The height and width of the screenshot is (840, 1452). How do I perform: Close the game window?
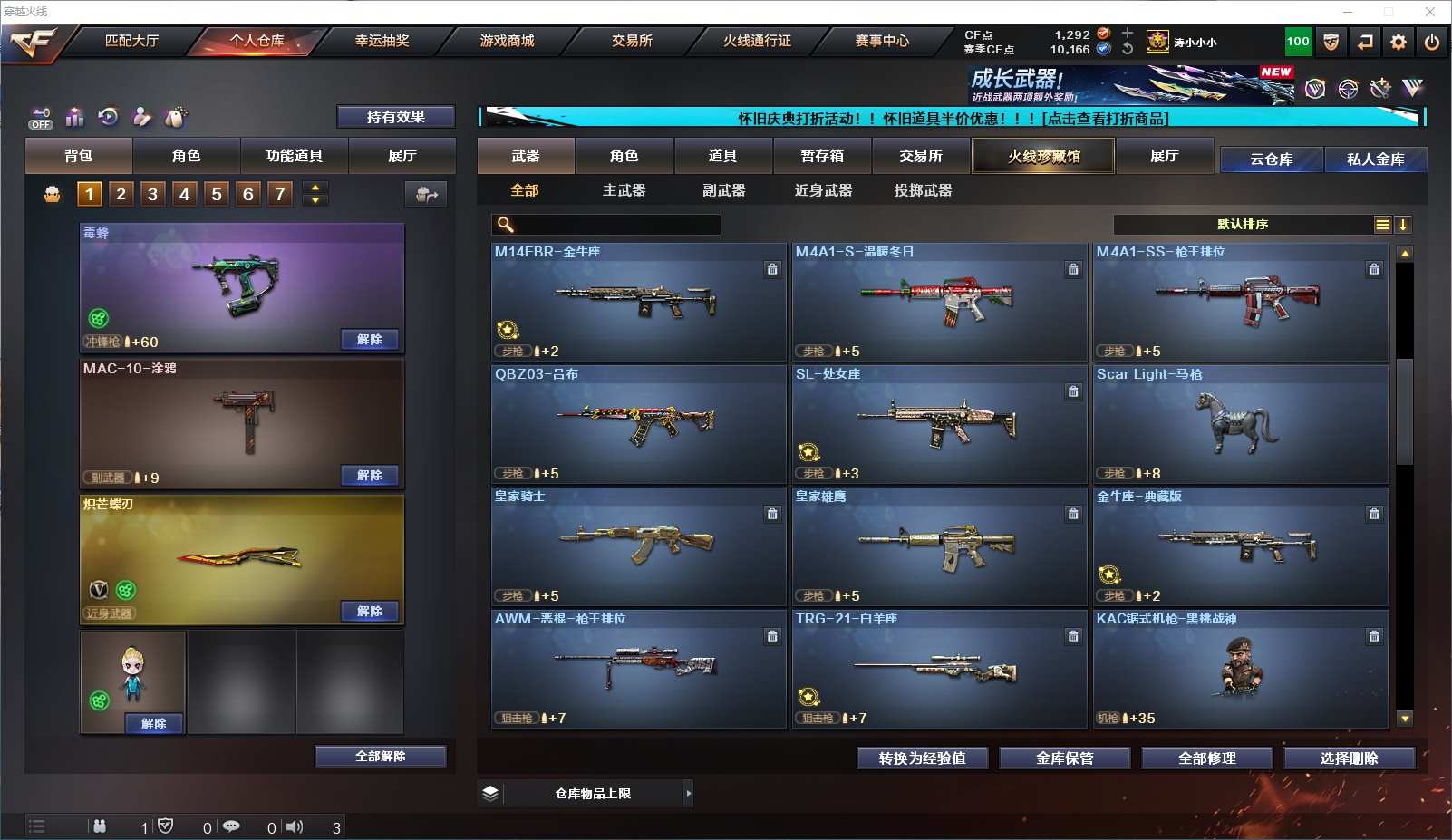click(x=1430, y=12)
